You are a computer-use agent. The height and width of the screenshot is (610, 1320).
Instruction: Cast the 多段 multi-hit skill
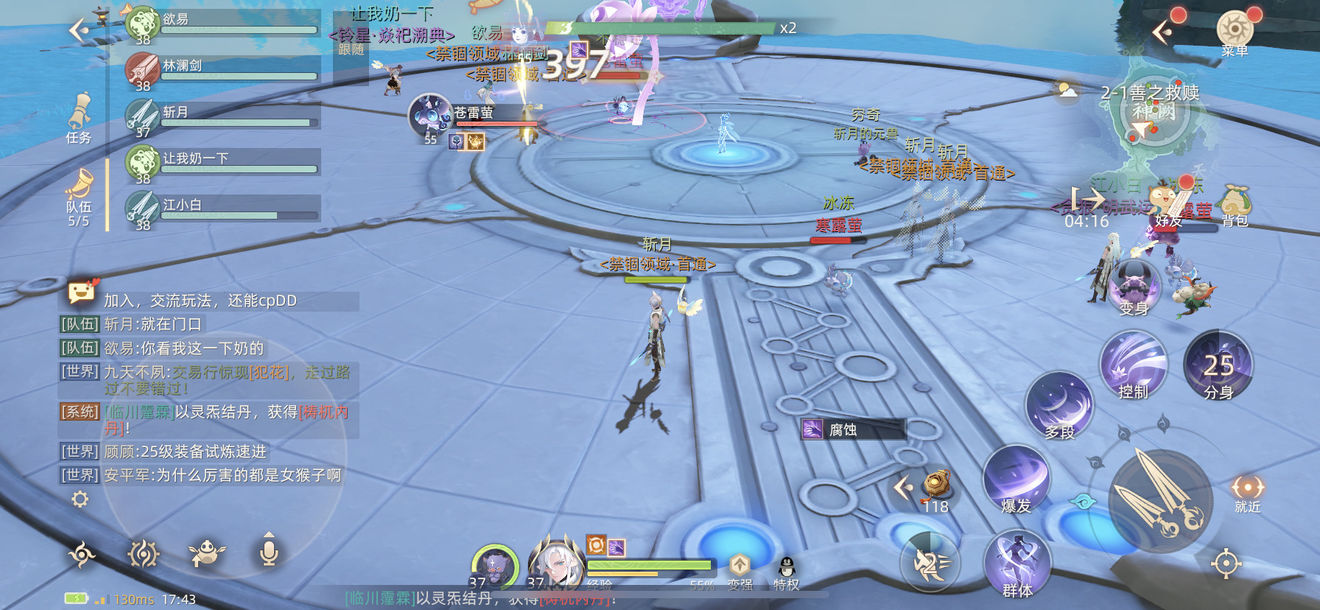1059,407
